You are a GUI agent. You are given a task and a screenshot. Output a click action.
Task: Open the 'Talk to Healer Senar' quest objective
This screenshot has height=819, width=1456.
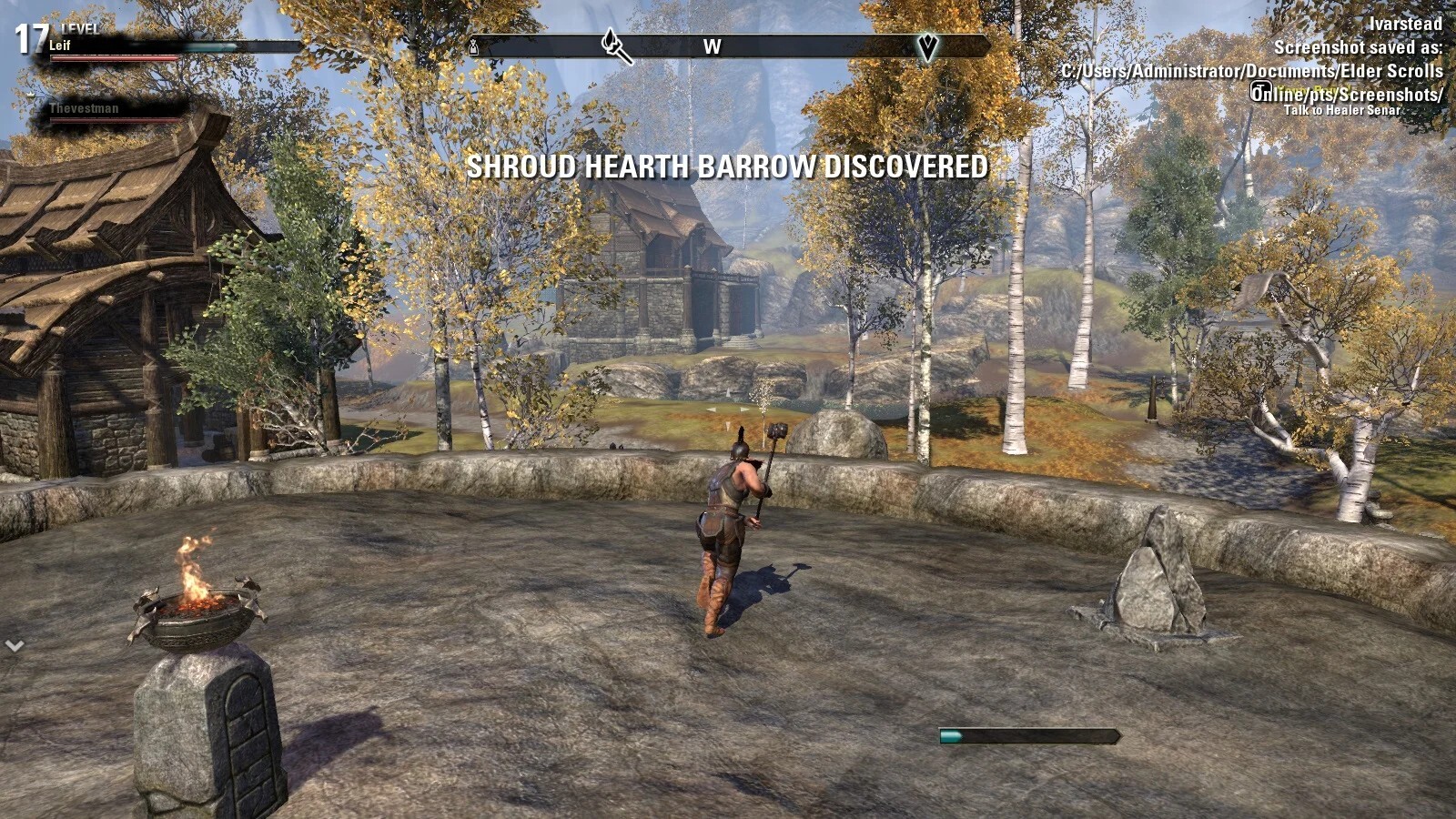point(1341,110)
